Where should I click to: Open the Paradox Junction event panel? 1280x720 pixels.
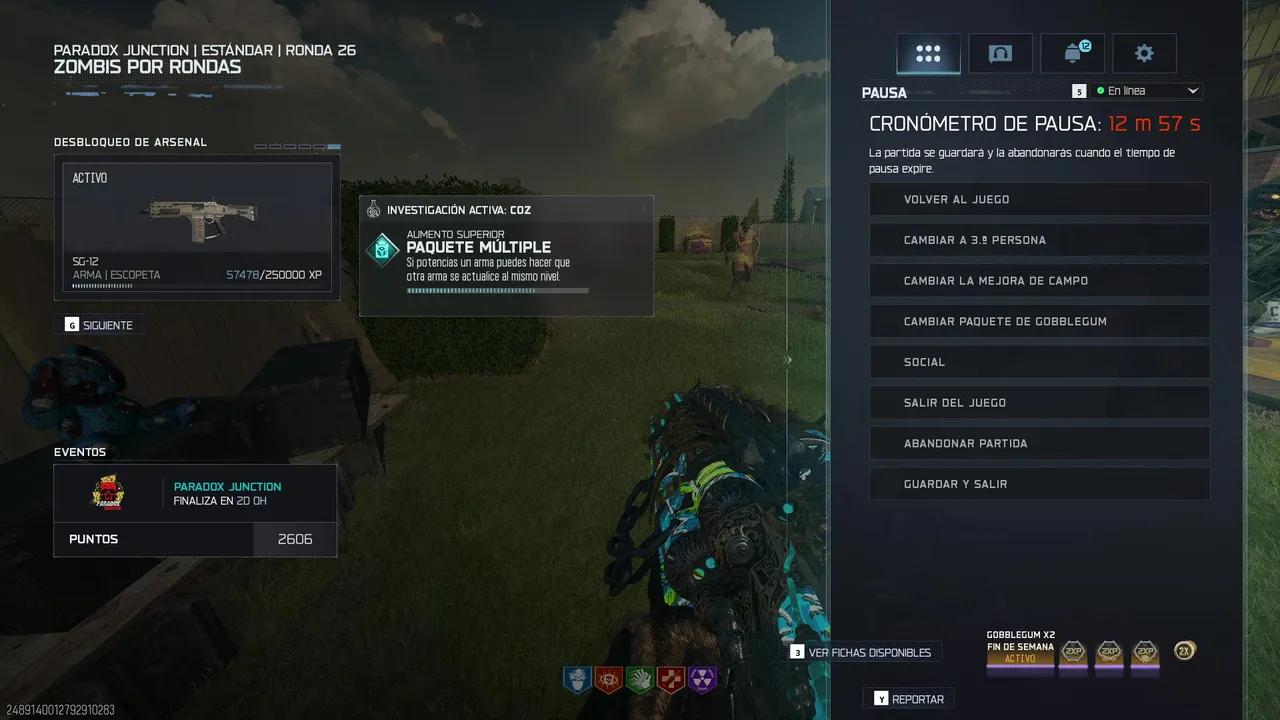click(195, 493)
